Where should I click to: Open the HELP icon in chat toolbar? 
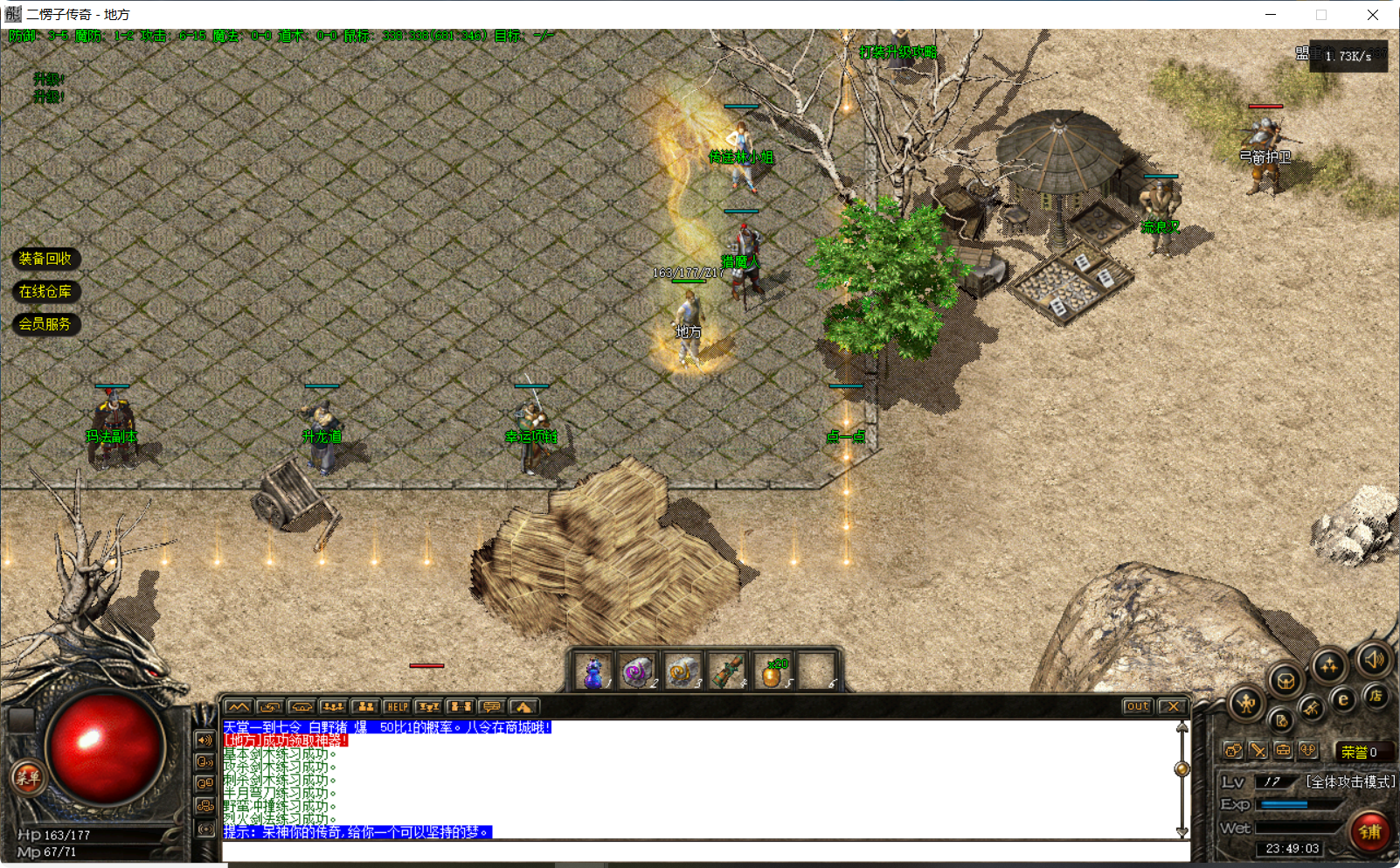pos(397,708)
